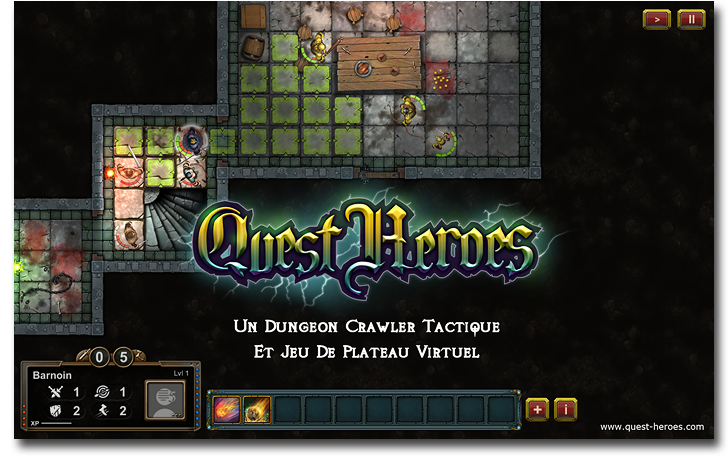Viewport: 728px width, 456px height.
Task: Click the red arrow next-turn button
Action: pos(656,19)
